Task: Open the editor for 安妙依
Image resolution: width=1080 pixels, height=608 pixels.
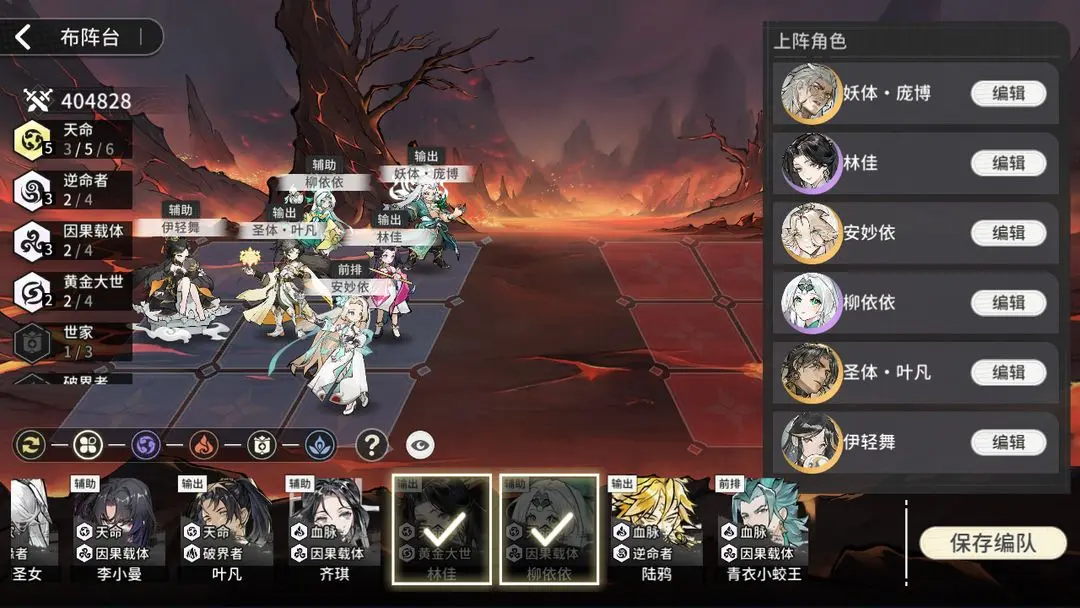Action: click(x=1008, y=233)
